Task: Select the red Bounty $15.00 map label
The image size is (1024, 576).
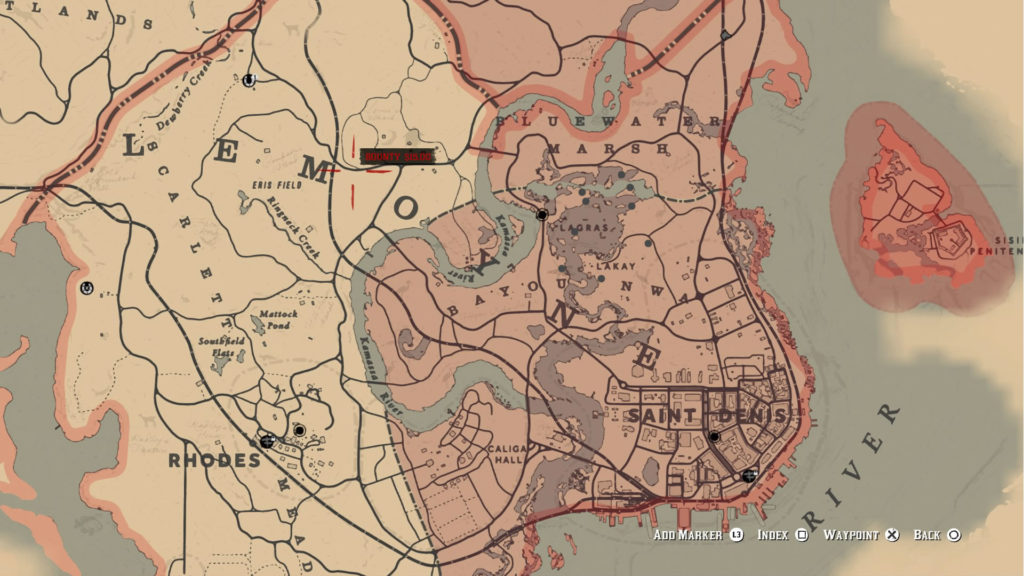Action: (x=398, y=157)
